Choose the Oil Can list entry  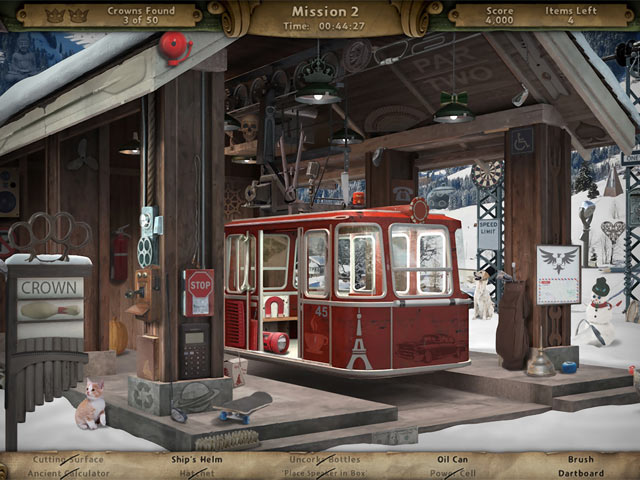(453, 460)
